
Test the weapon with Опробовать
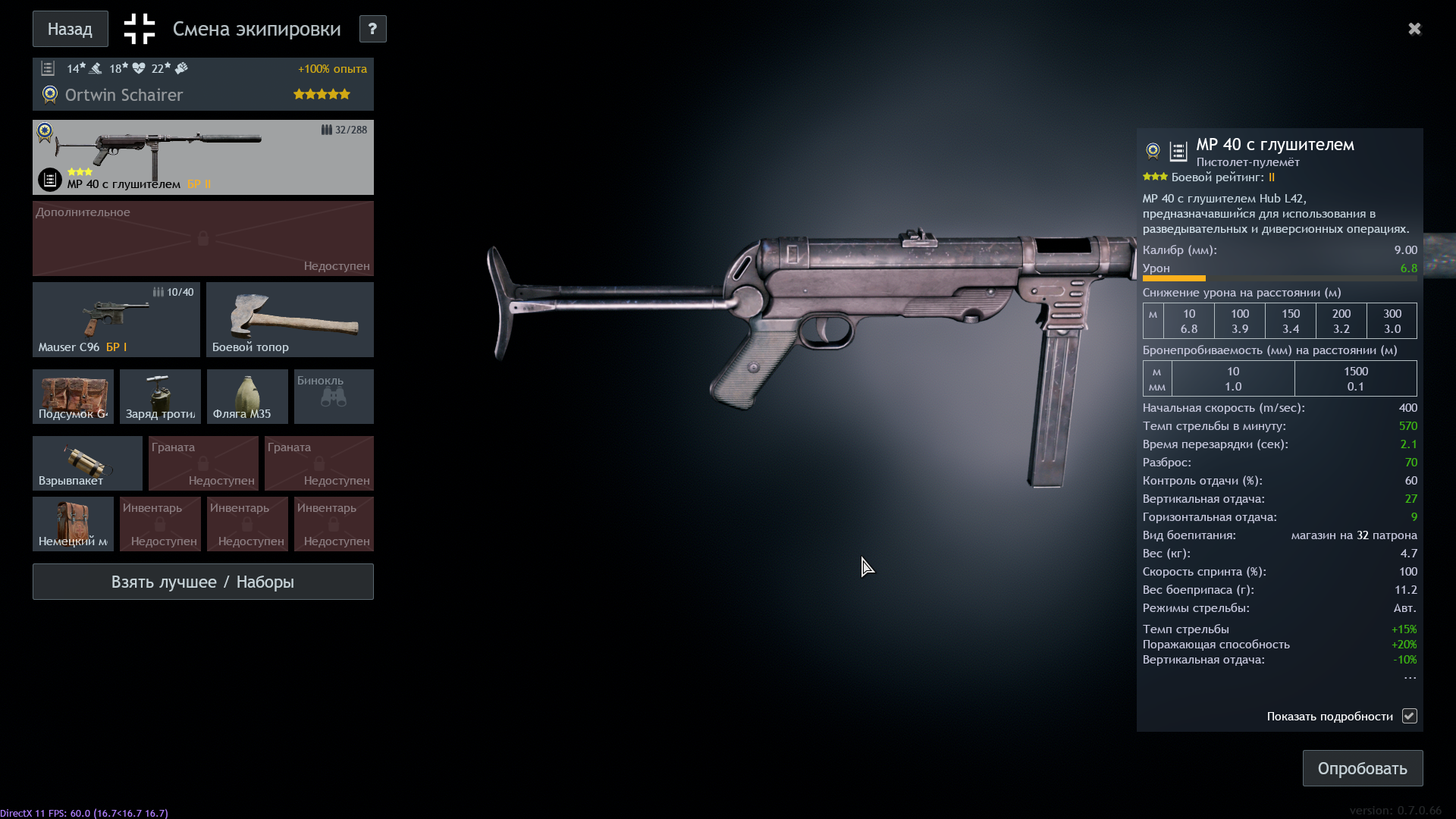point(1362,768)
